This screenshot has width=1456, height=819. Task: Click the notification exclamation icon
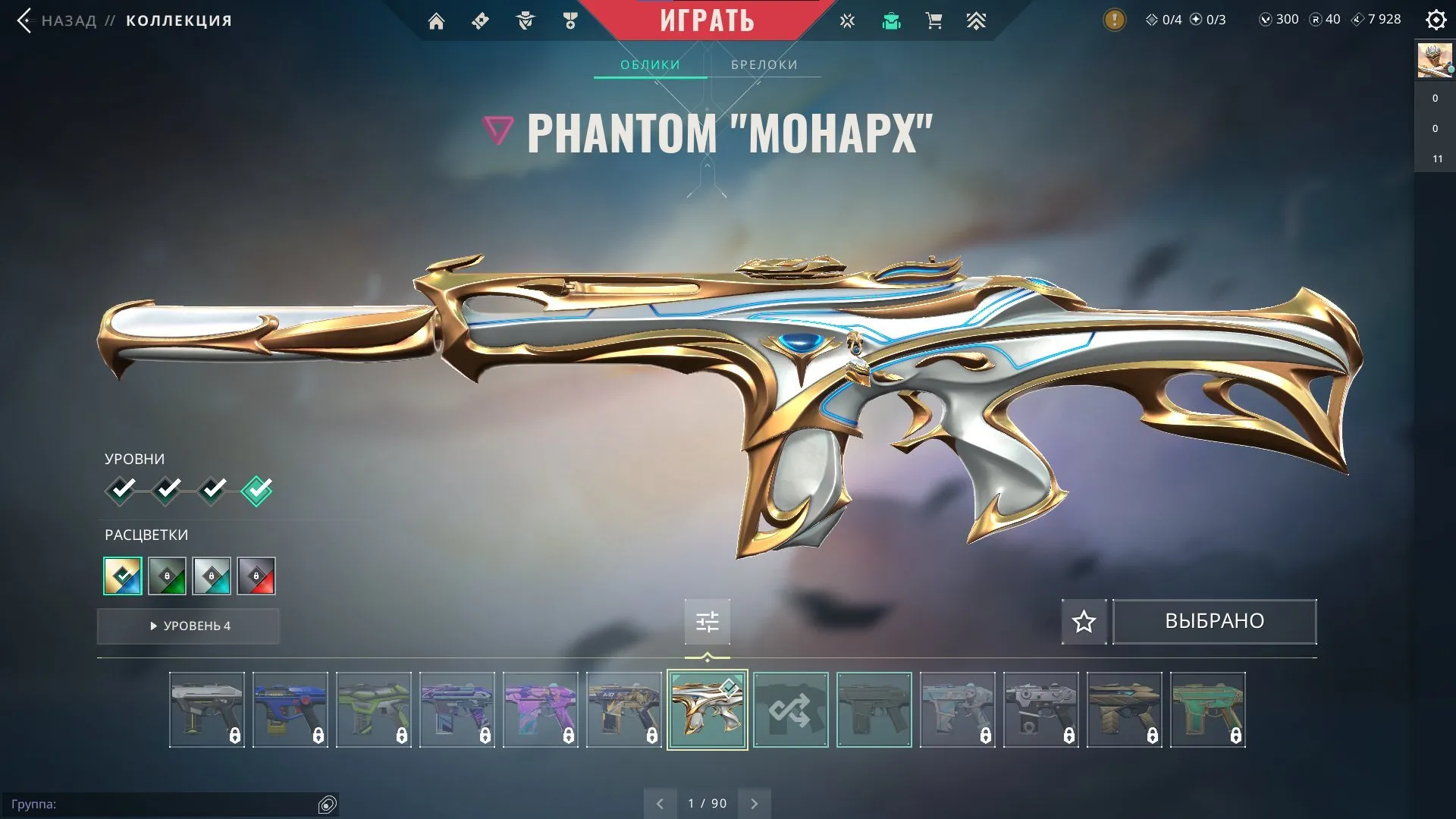pyautogui.click(x=1113, y=19)
